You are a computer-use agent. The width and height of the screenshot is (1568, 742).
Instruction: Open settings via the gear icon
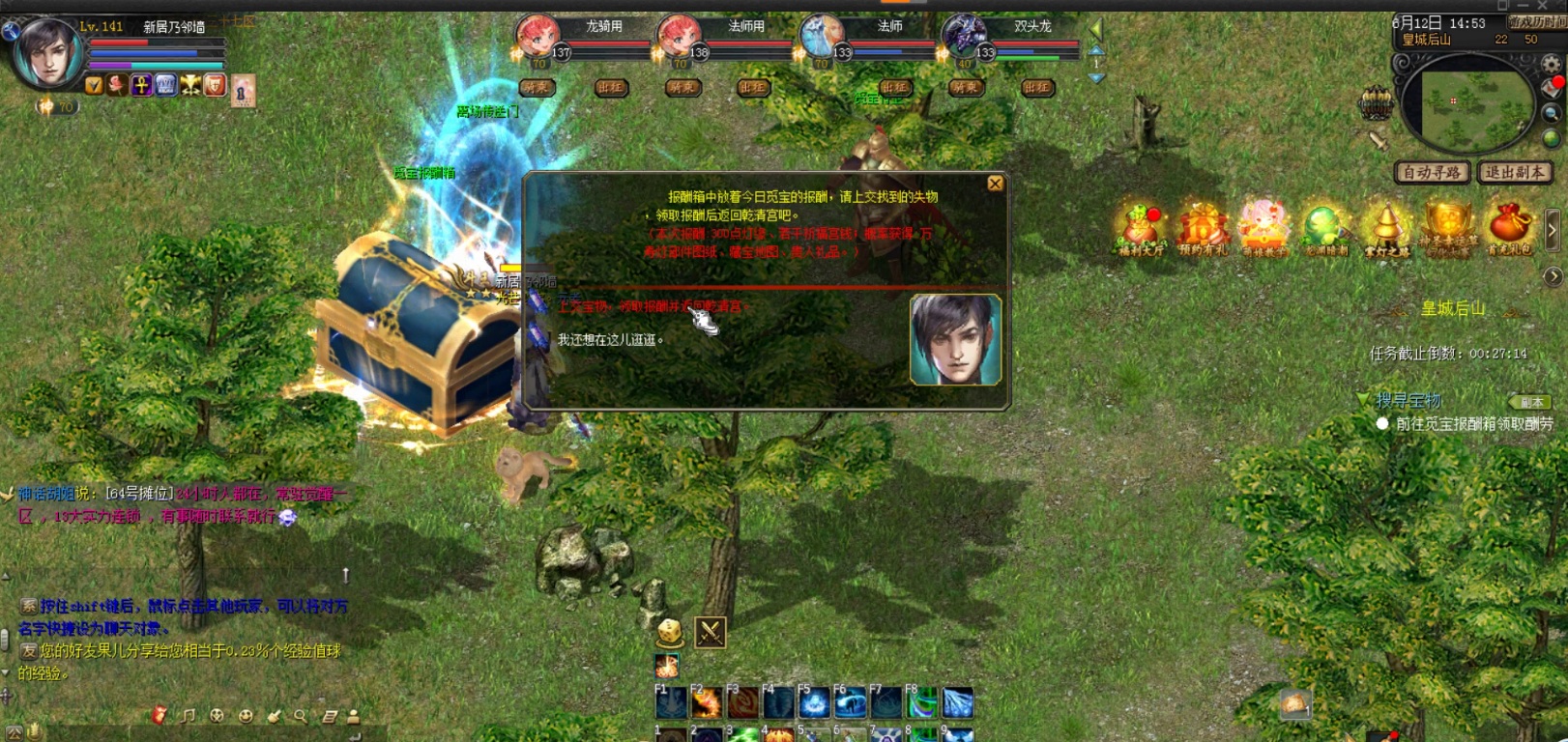click(1552, 65)
